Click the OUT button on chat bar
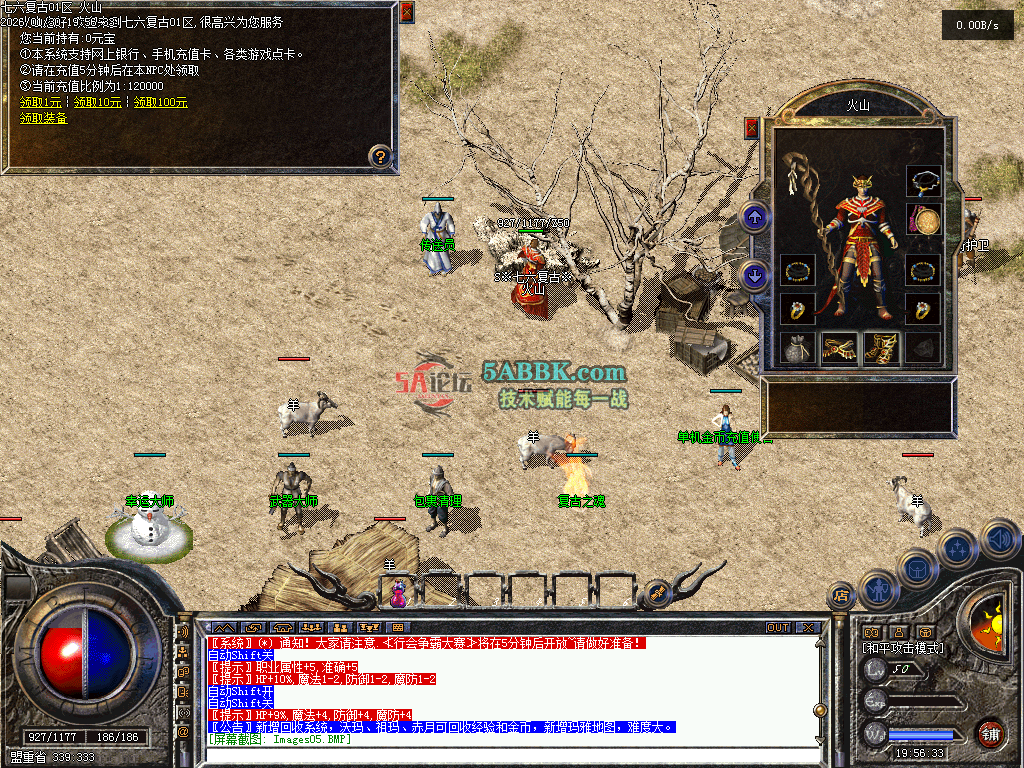This screenshot has width=1024, height=768. [778, 627]
